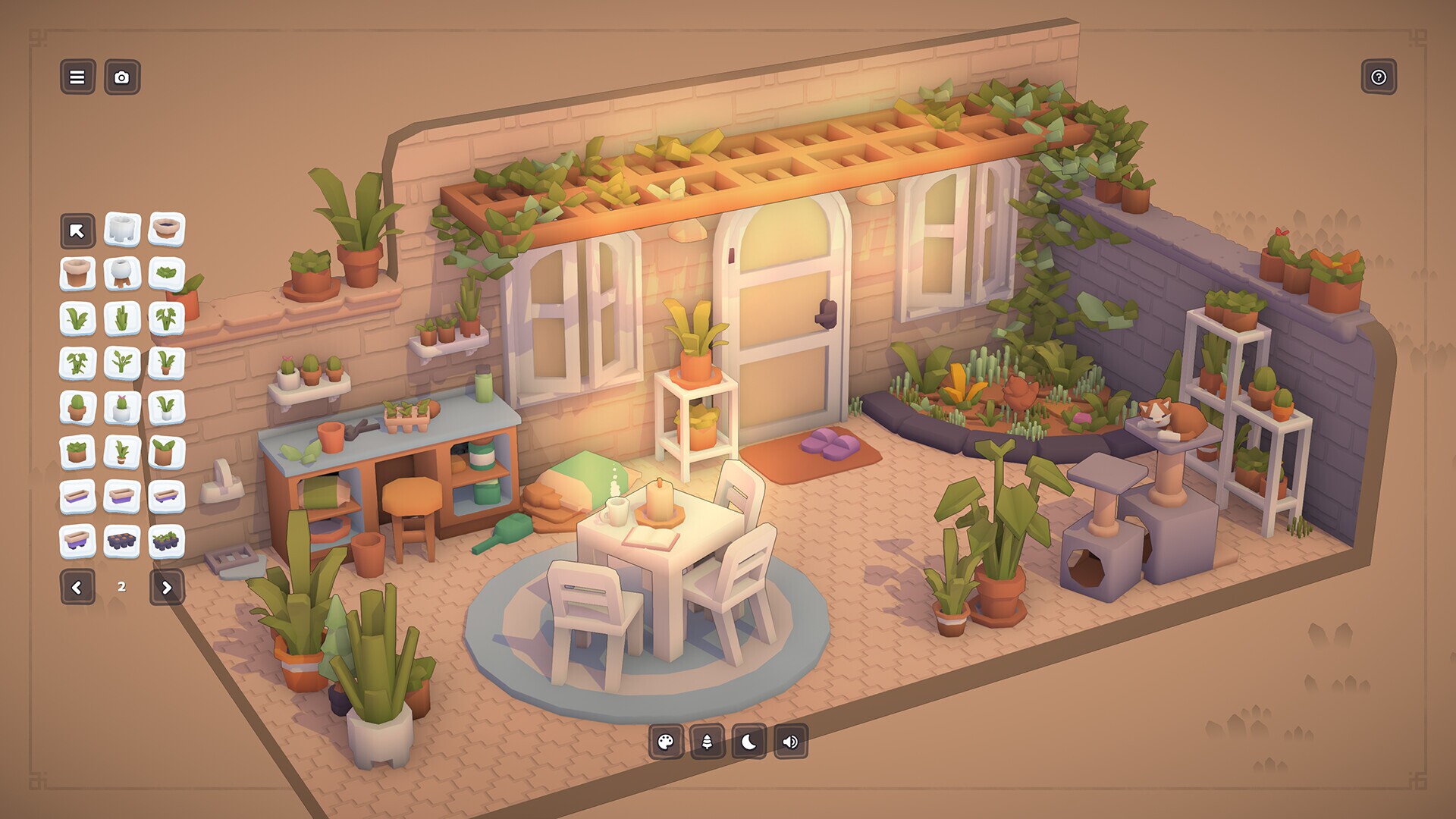Image resolution: width=1456 pixels, height=819 pixels.
Task: Pick the dark seedling tray with sprouts
Action: coord(166,541)
